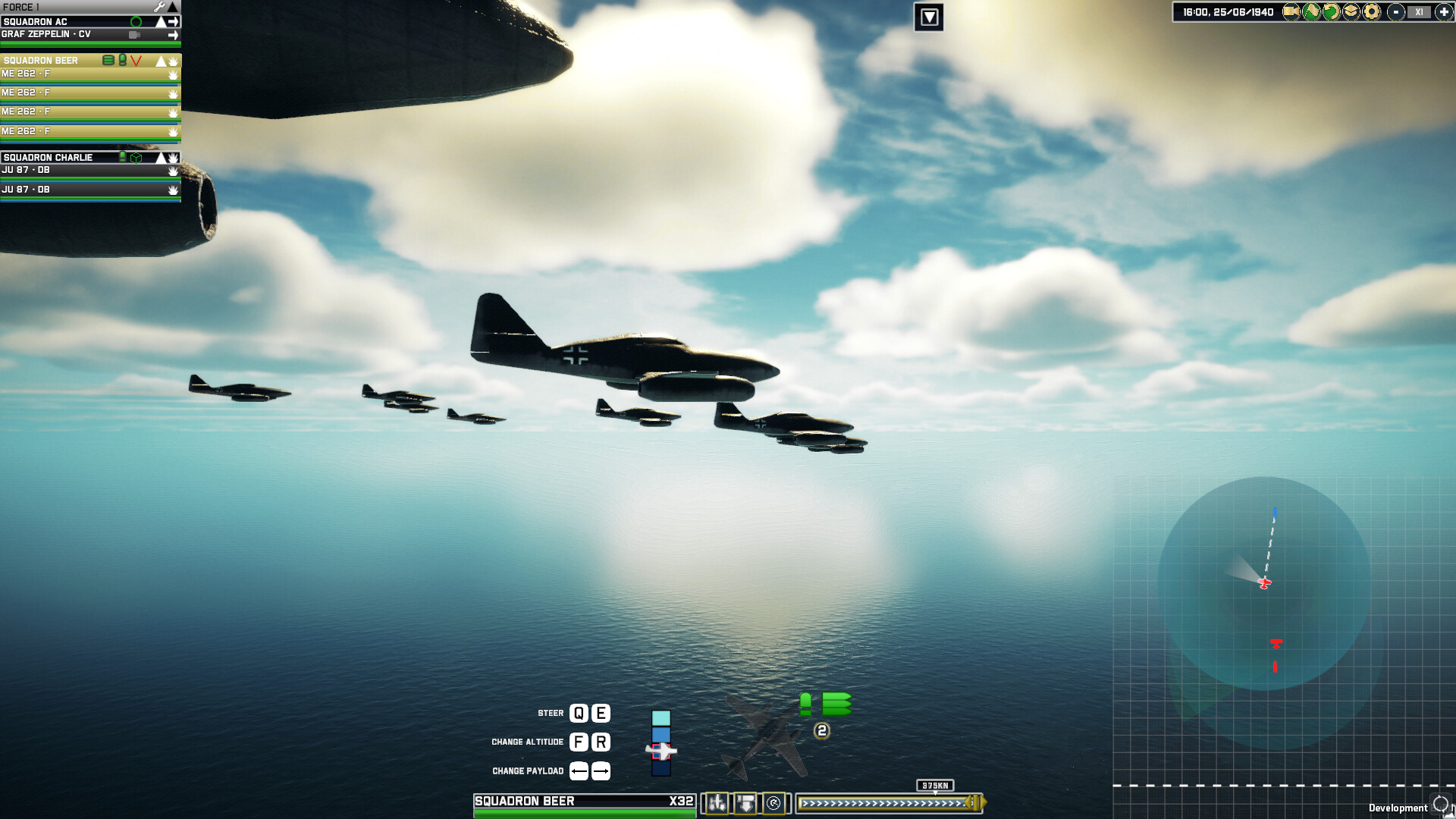Screen dimensions: 1456x819
Task: Toggle the green cube icon on Squadron Charlie
Action: pyautogui.click(x=136, y=158)
